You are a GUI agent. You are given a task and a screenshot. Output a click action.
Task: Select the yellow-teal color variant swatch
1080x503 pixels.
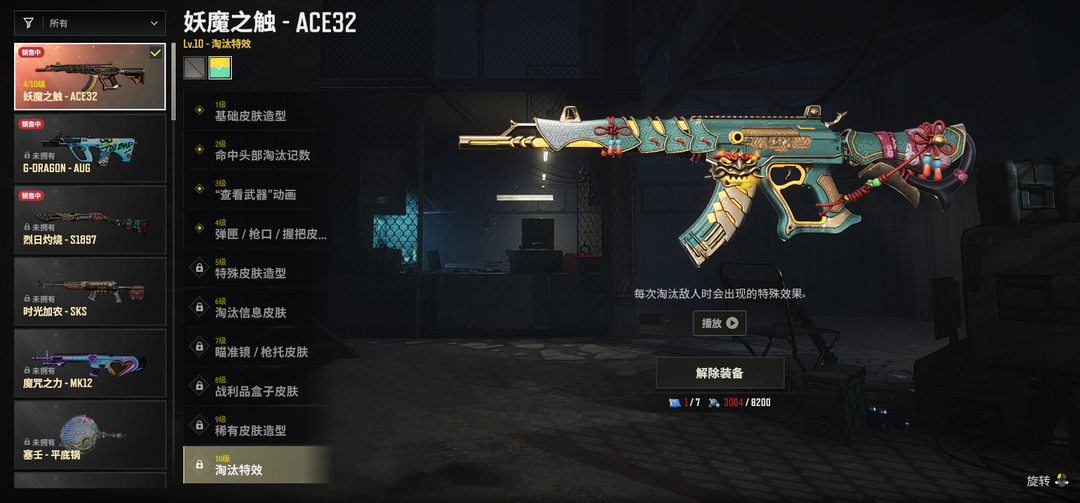click(220, 67)
